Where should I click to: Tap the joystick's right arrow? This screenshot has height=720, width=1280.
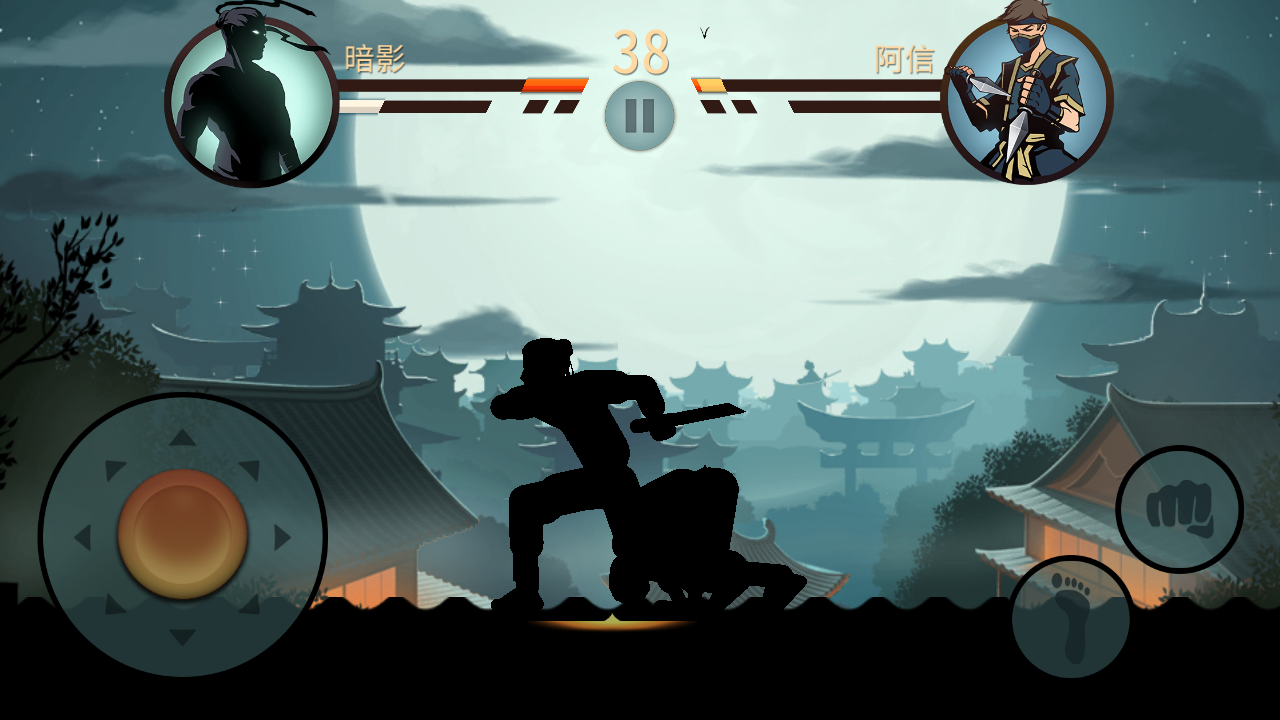point(282,537)
